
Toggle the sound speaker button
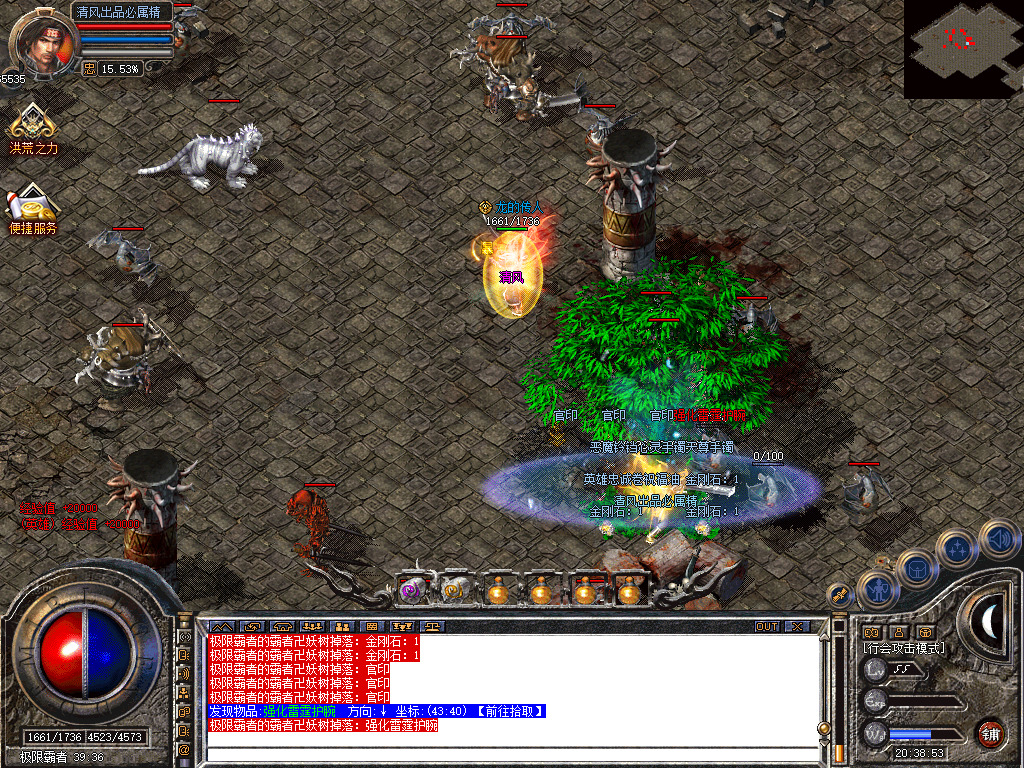pyautogui.click(x=997, y=538)
